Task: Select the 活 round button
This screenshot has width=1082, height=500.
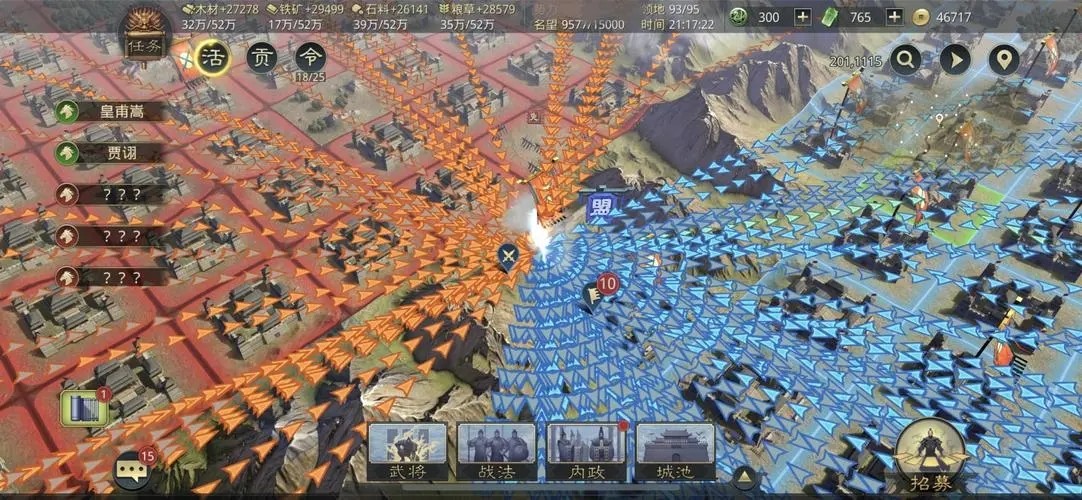Action: (212, 58)
